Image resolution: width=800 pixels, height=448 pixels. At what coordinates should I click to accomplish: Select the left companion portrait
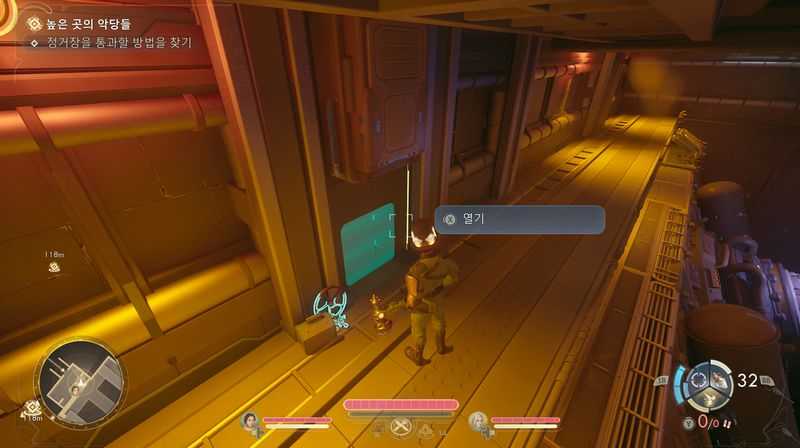[249, 421]
